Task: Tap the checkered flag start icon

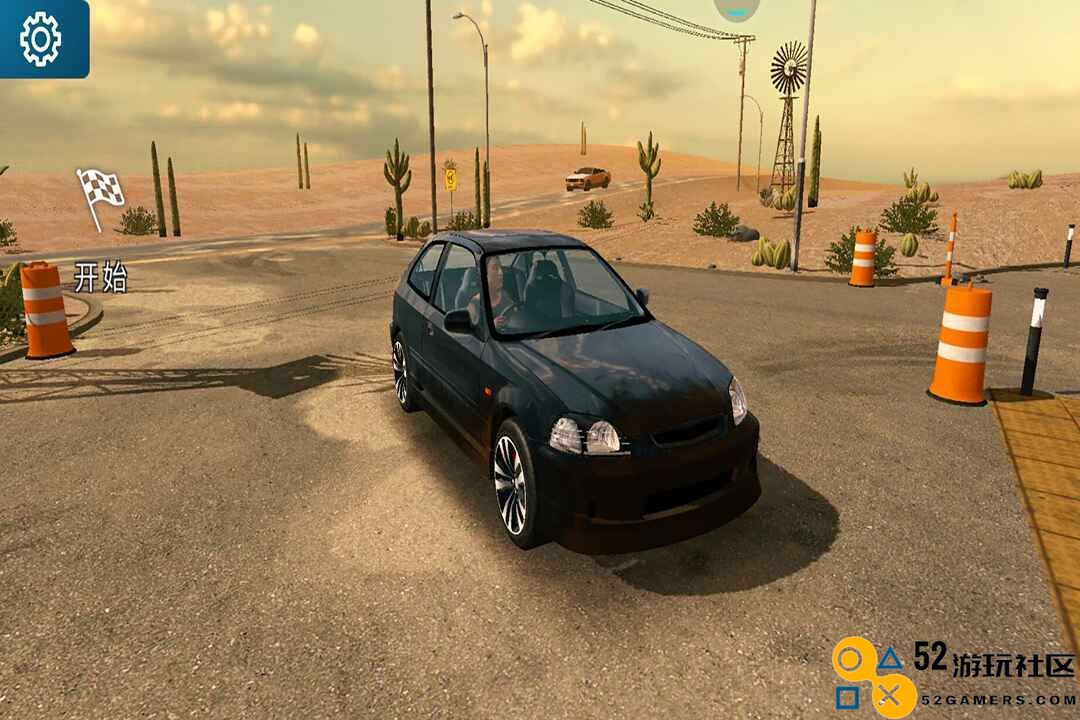Action: 100,192
